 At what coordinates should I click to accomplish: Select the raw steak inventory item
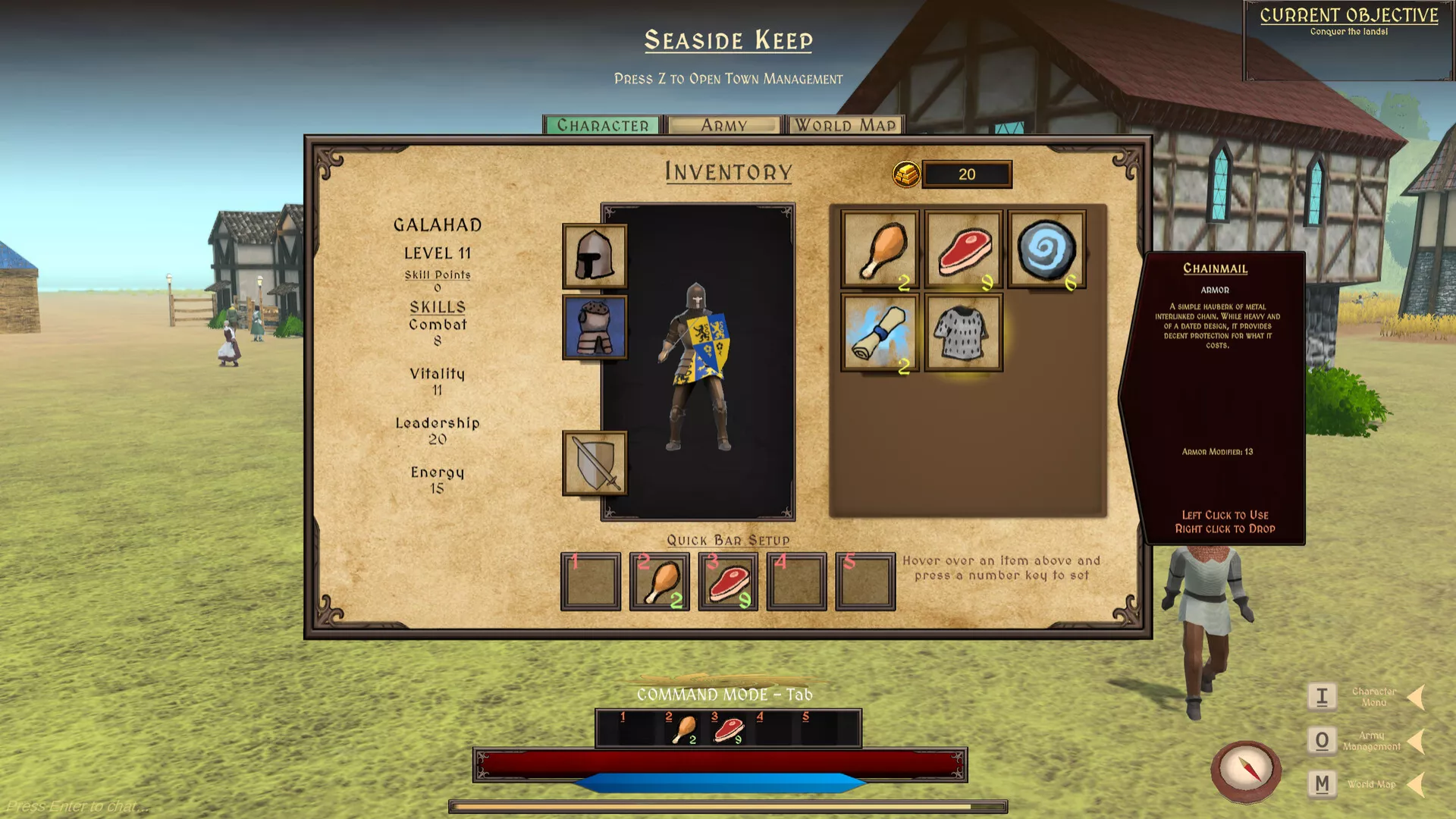point(963,249)
